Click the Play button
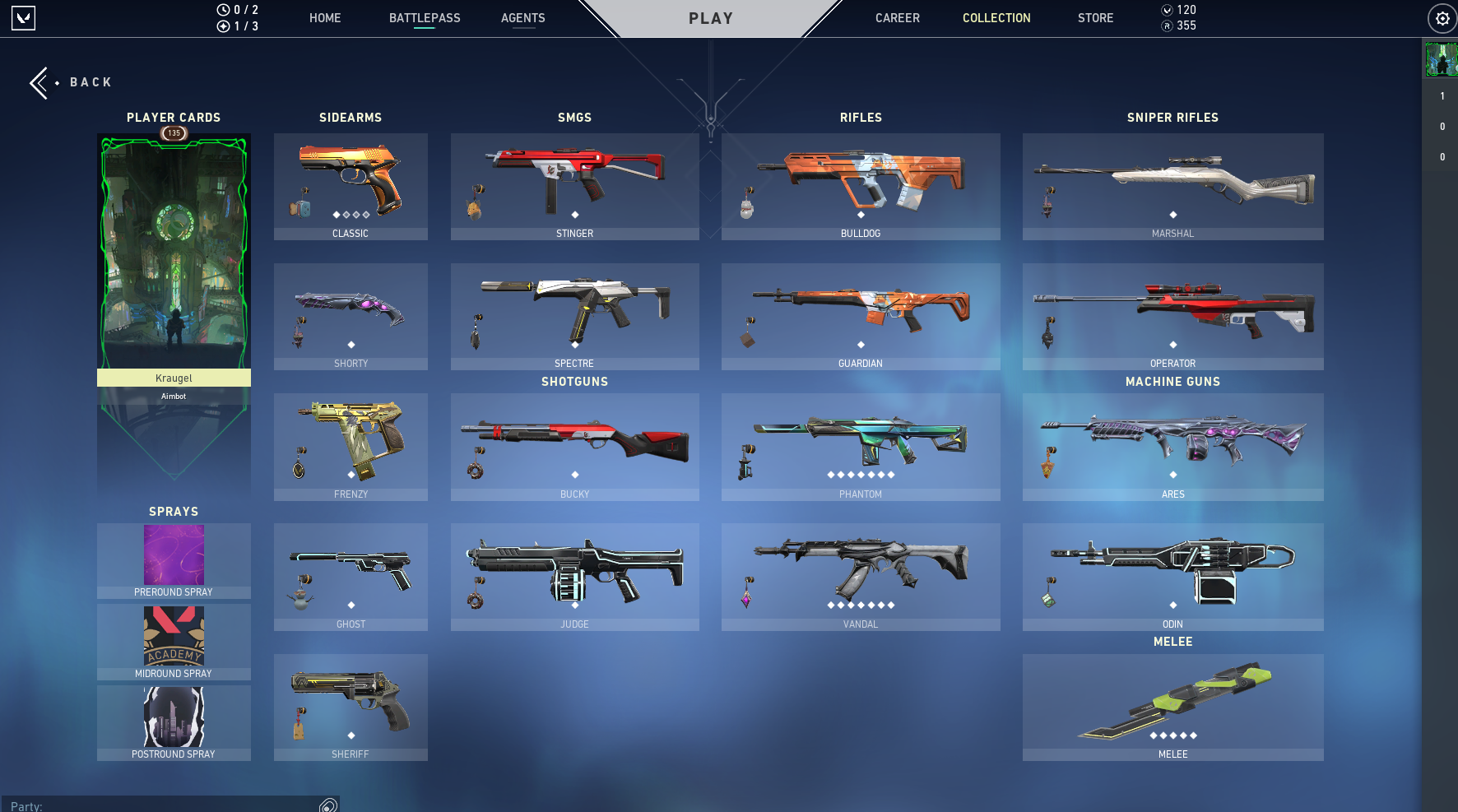 [x=711, y=18]
